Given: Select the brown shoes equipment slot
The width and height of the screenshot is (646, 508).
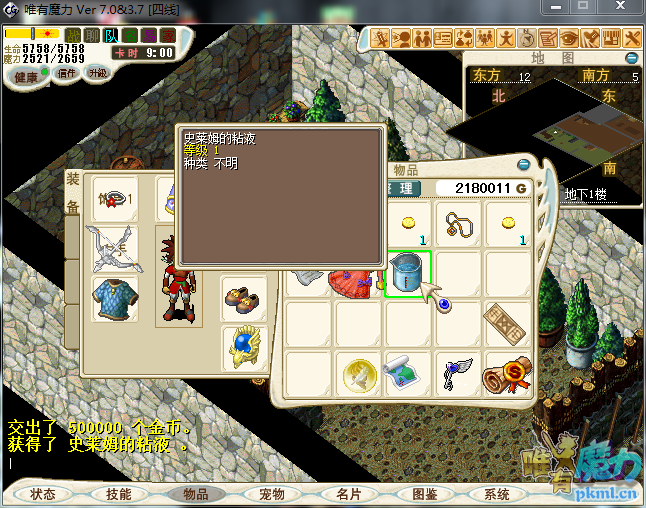Looking at the screenshot, I should pos(242,297).
